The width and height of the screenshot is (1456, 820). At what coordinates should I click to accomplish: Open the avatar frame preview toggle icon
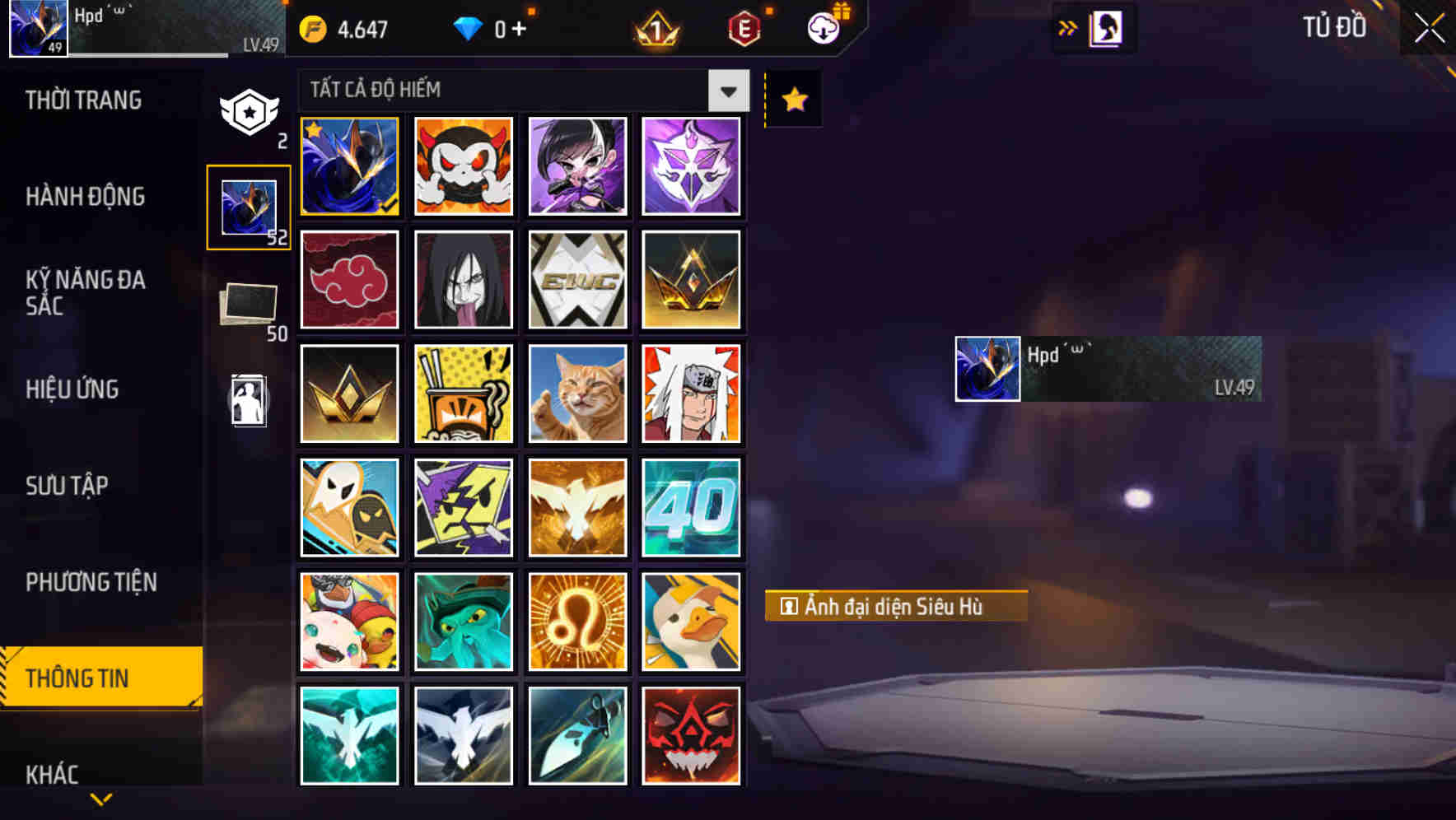(x=1106, y=27)
